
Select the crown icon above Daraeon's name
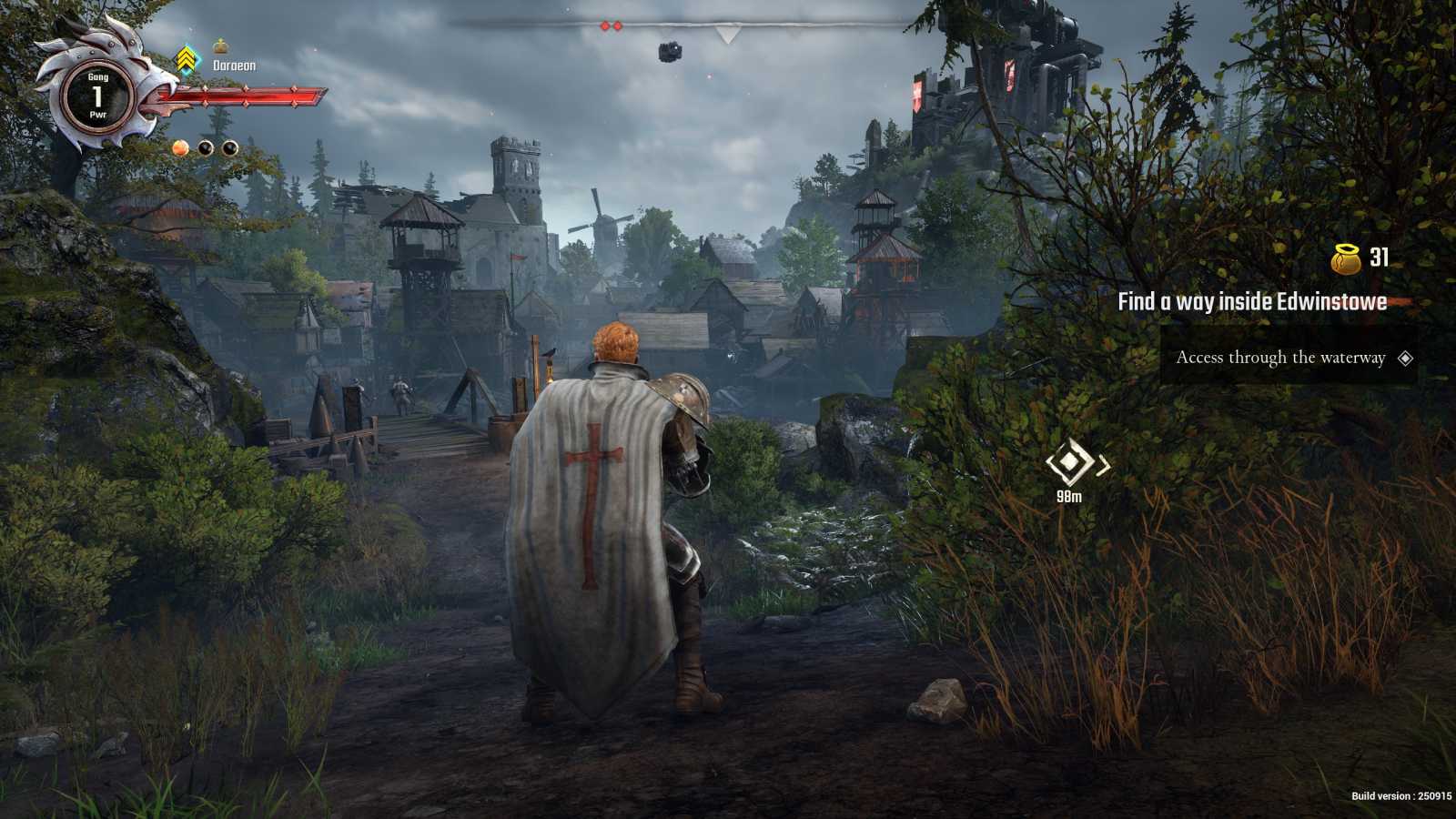click(221, 45)
